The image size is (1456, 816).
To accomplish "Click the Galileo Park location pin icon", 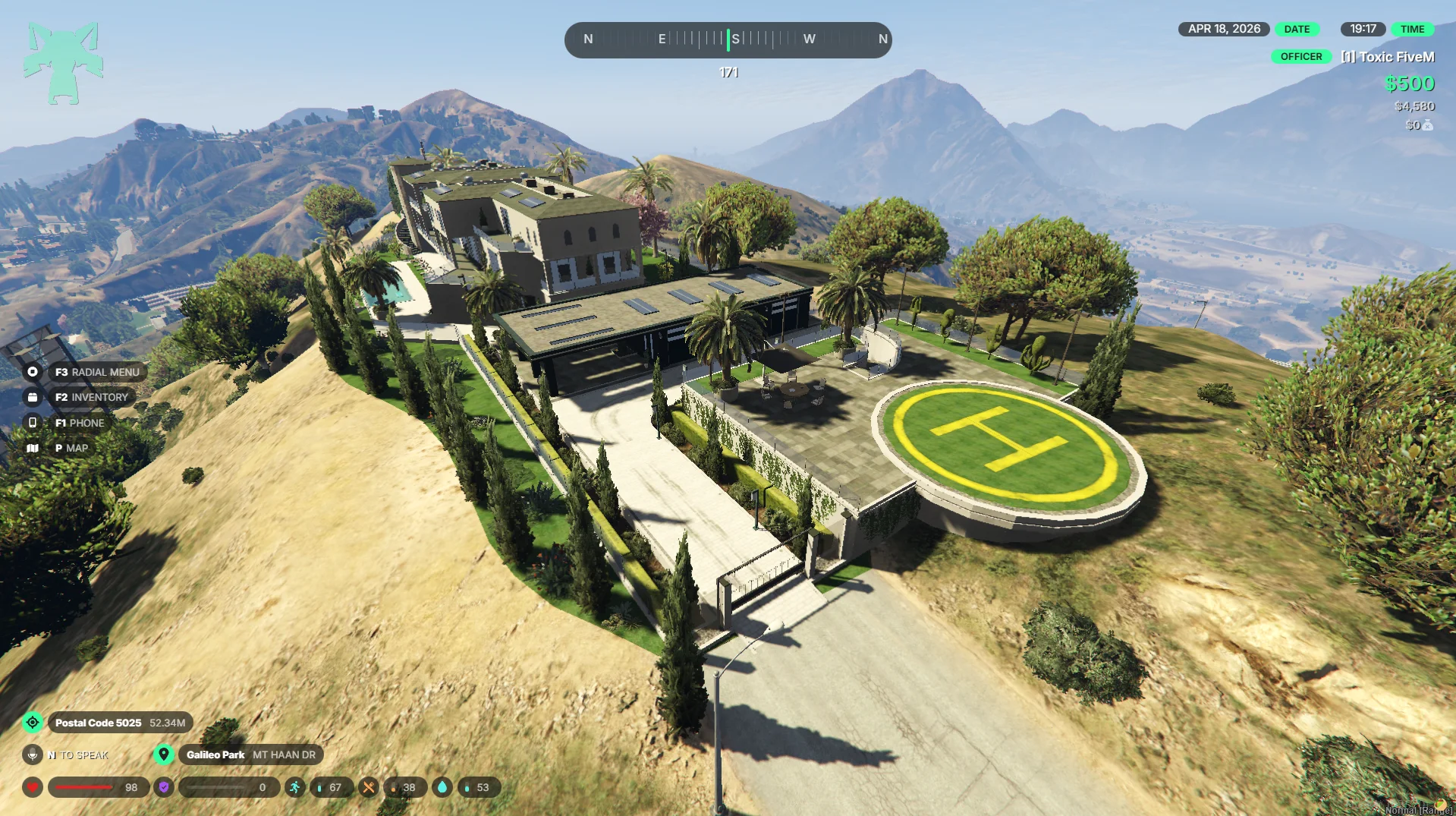I will 163,755.
